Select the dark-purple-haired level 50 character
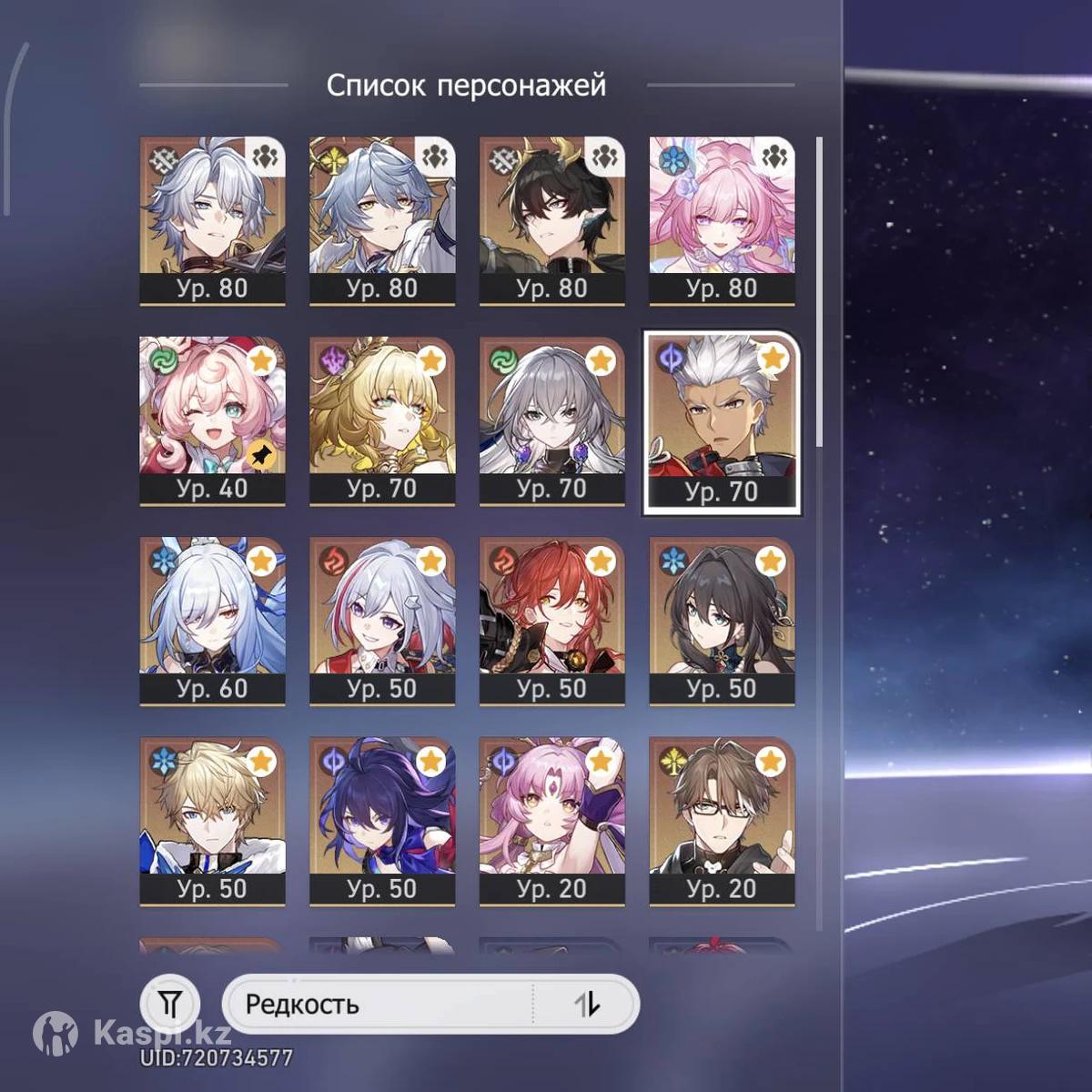 point(382,821)
